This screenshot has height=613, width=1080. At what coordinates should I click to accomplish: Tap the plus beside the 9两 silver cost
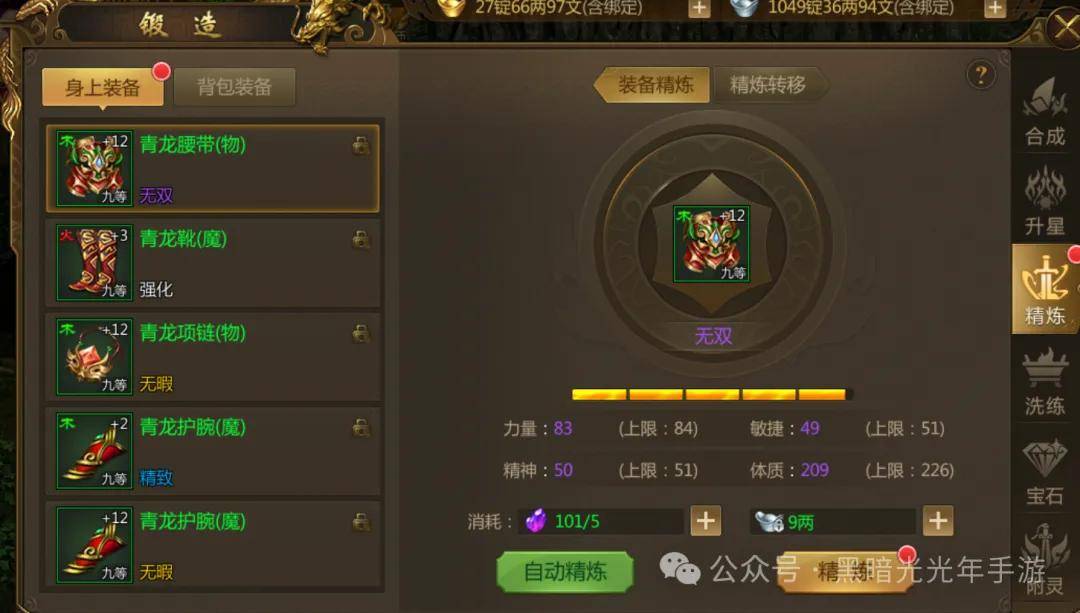(937, 521)
